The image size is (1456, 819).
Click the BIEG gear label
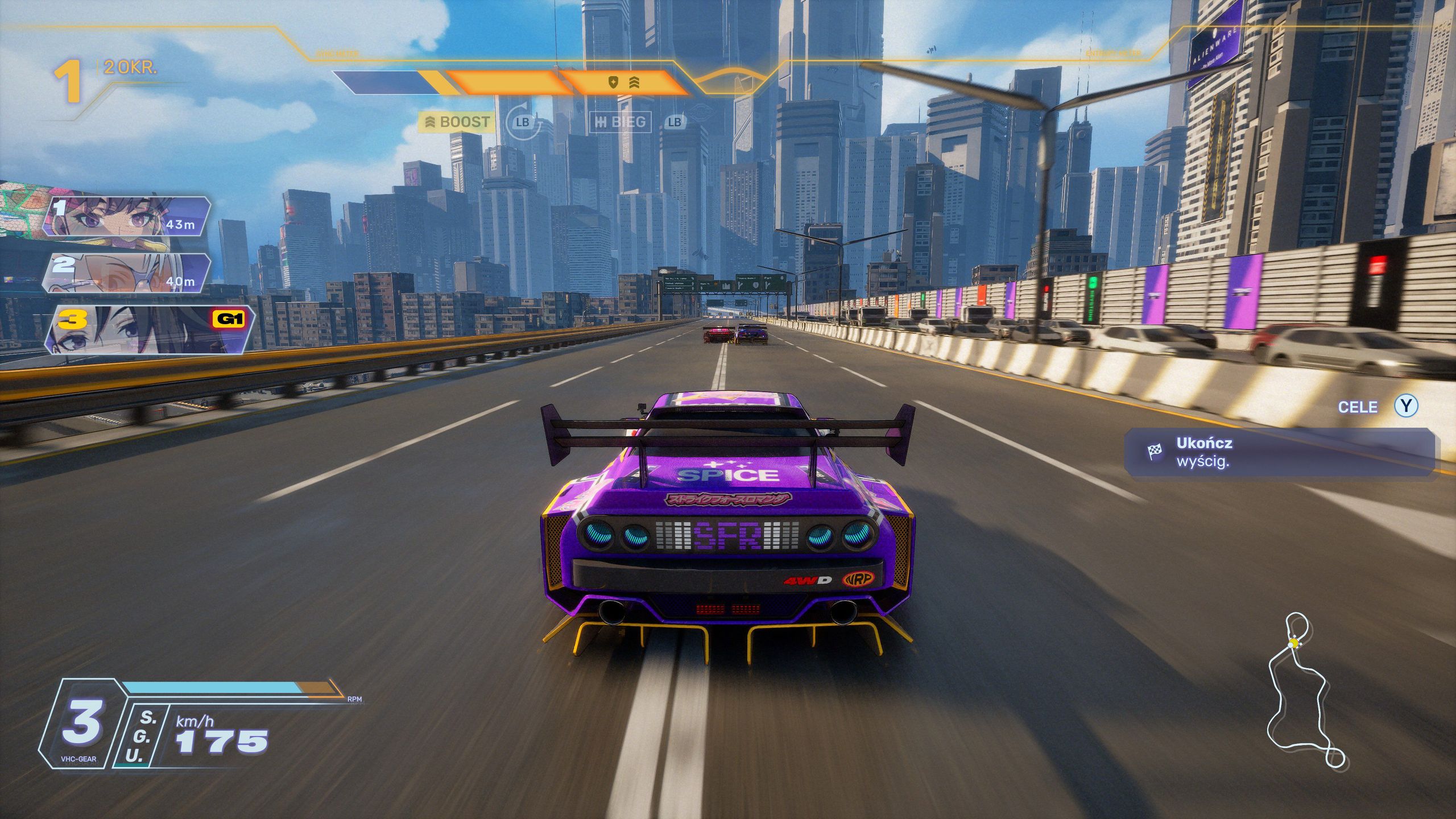621,122
